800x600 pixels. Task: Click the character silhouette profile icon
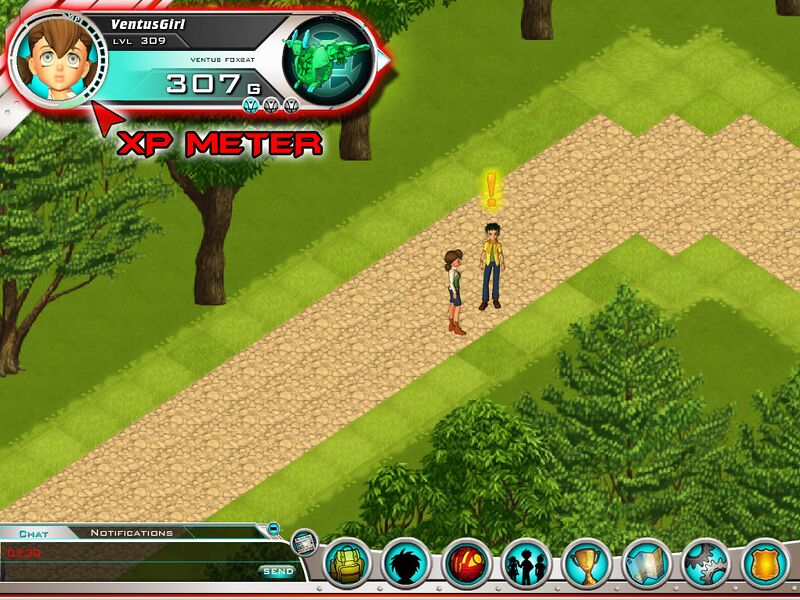406,564
